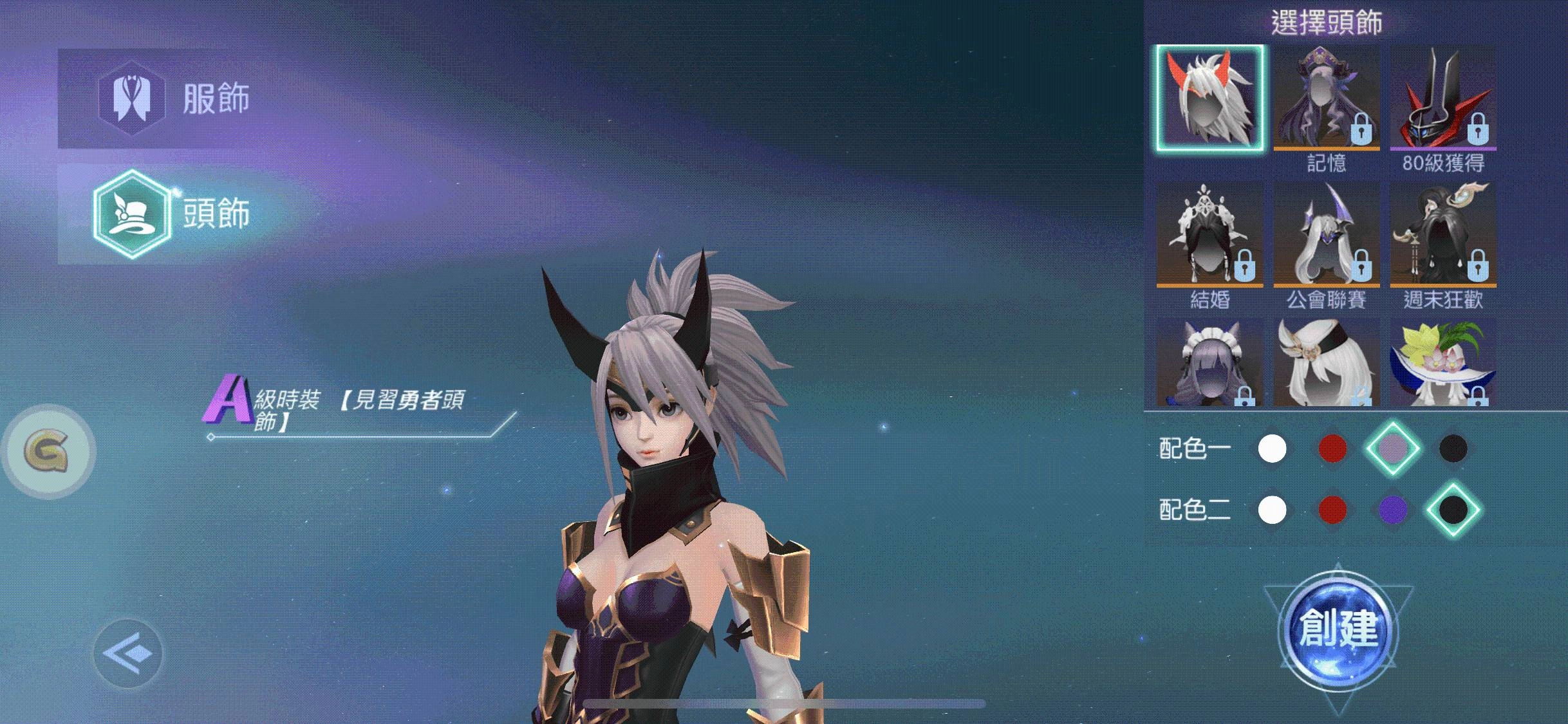Select the red swatch in 配色一 row
Screen dimensions: 1568x724
coord(1332,449)
